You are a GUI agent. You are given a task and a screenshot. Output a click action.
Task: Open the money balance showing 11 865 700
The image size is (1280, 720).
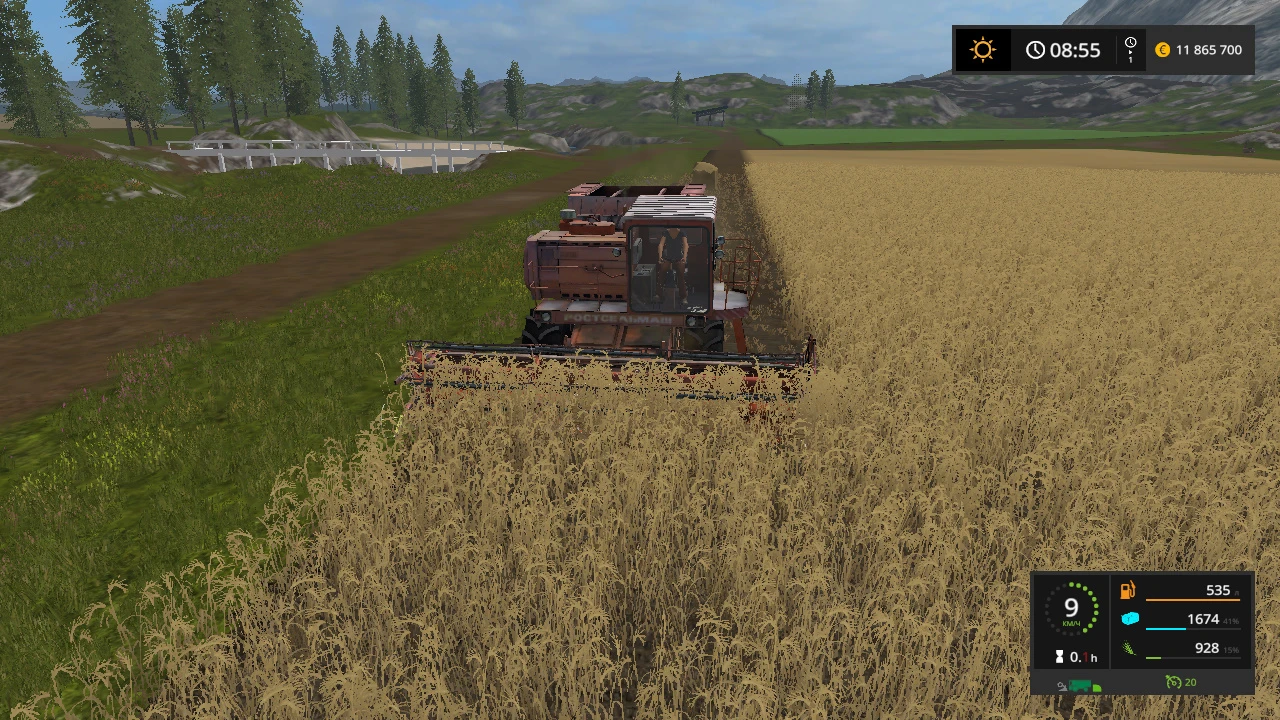[x=1208, y=50]
